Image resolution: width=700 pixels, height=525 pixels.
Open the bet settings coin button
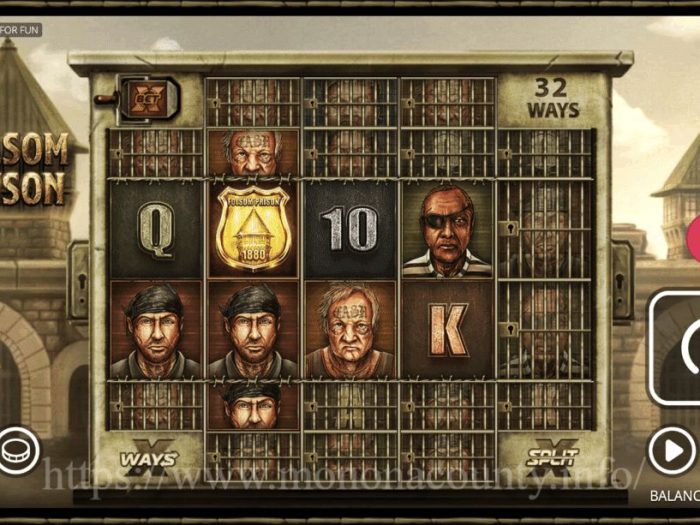[x=14, y=450]
